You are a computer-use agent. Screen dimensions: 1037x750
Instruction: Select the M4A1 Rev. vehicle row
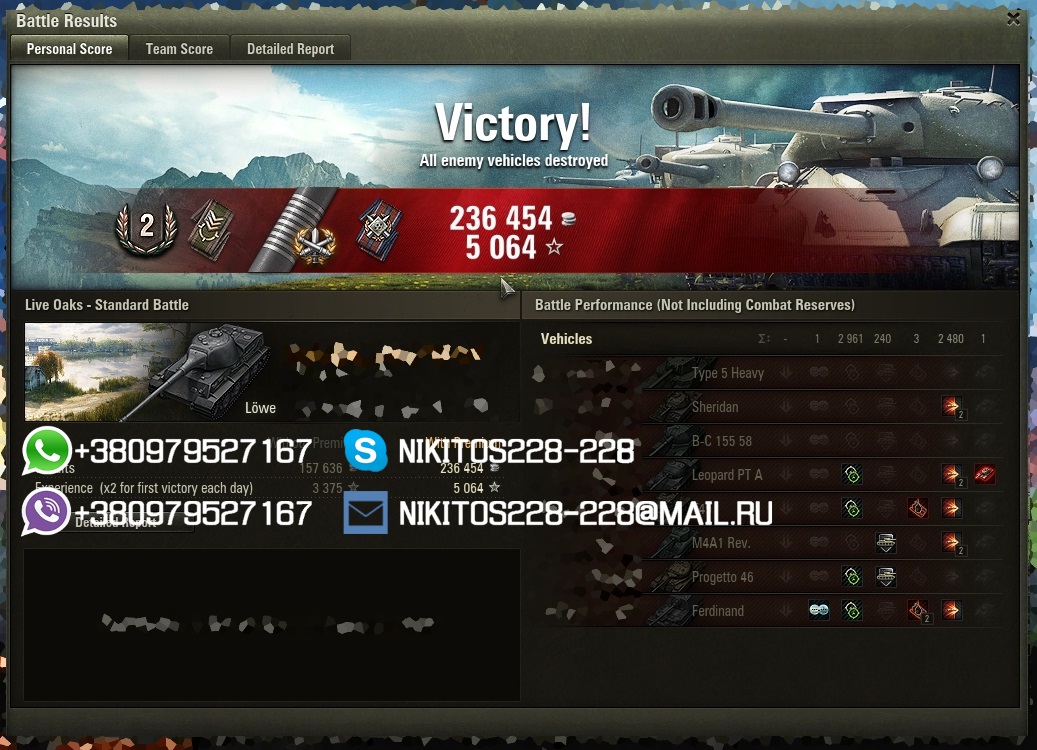[x=721, y=543]
